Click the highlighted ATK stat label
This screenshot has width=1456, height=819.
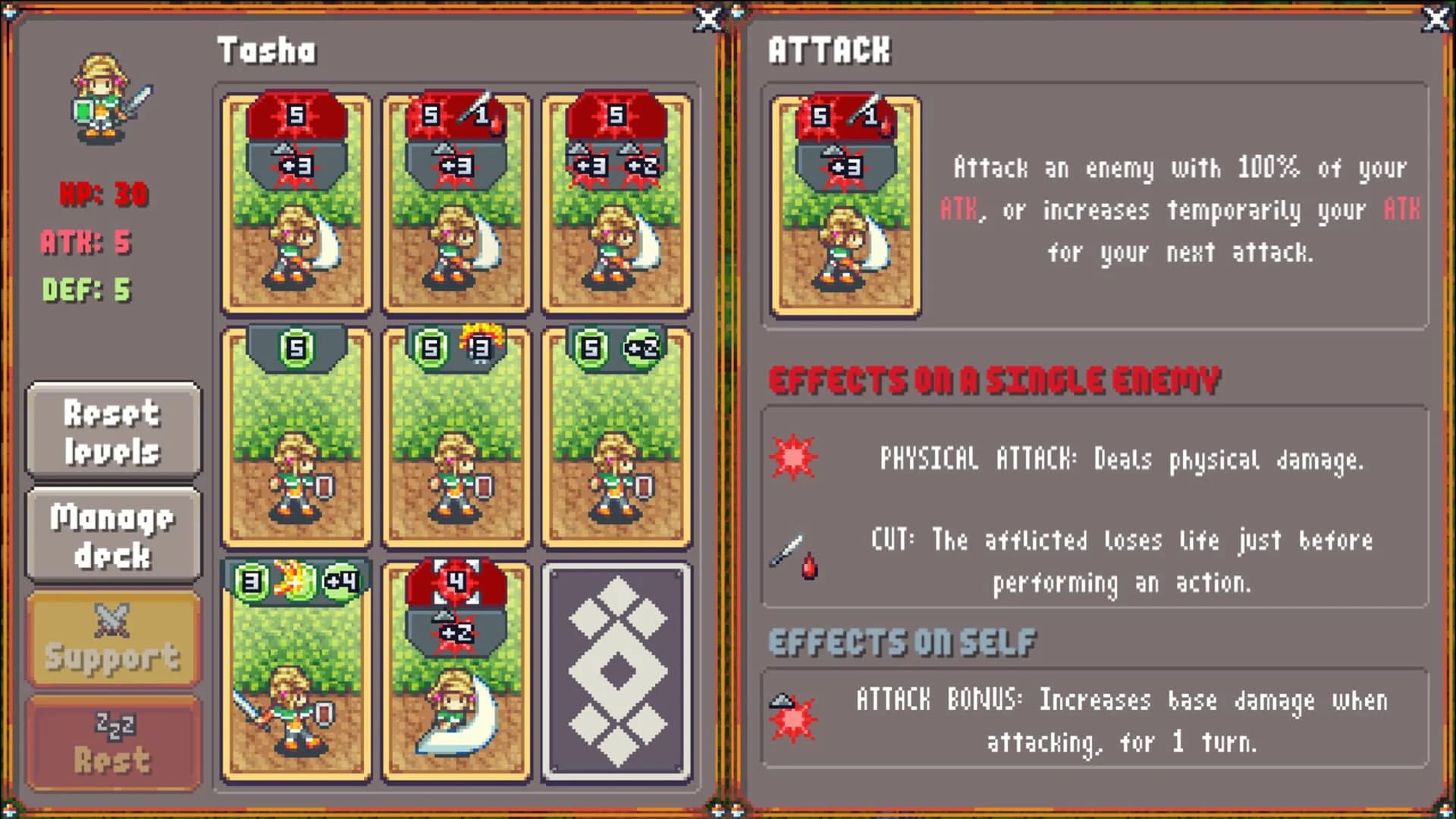tap(86, 243)
